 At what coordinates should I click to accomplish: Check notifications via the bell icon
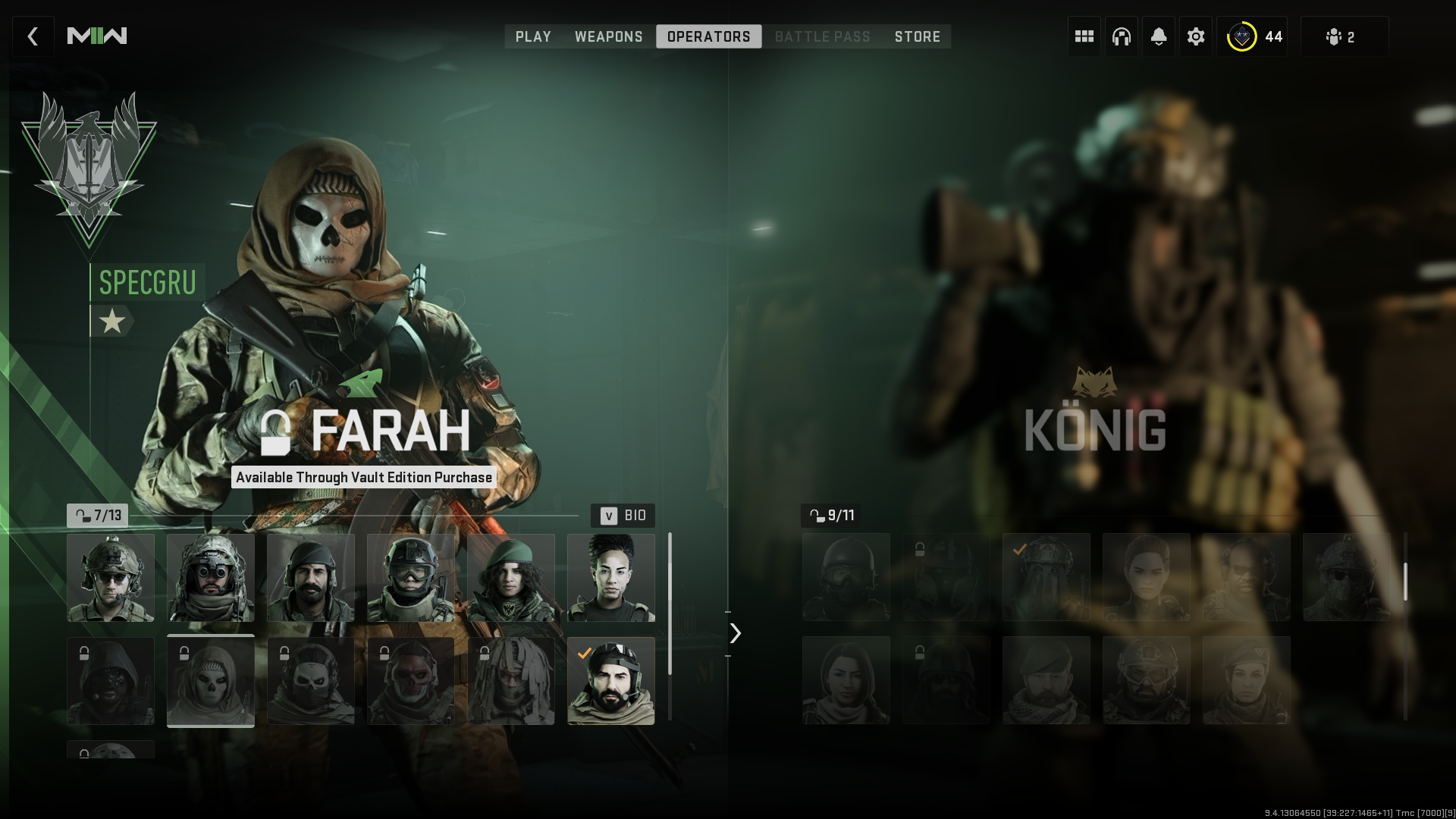point(1158,36)
